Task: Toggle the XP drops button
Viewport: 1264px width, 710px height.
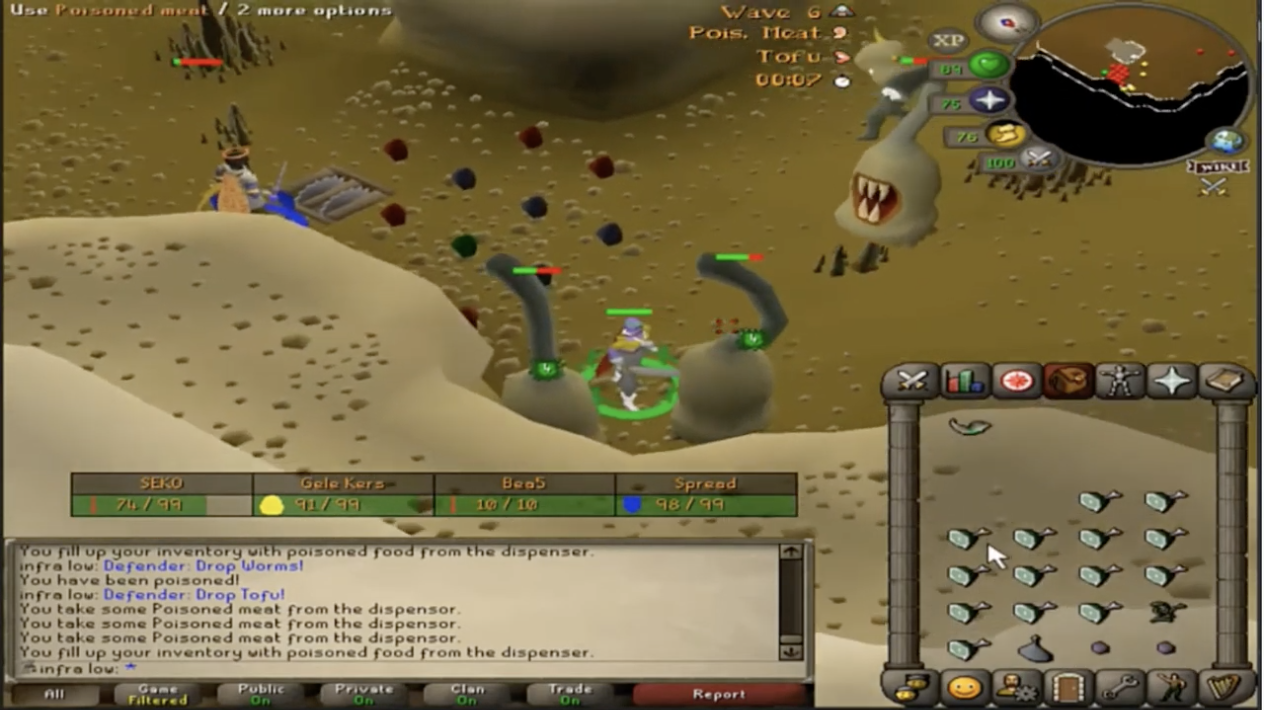Action: pyautogui.click(x=946, y=41)
